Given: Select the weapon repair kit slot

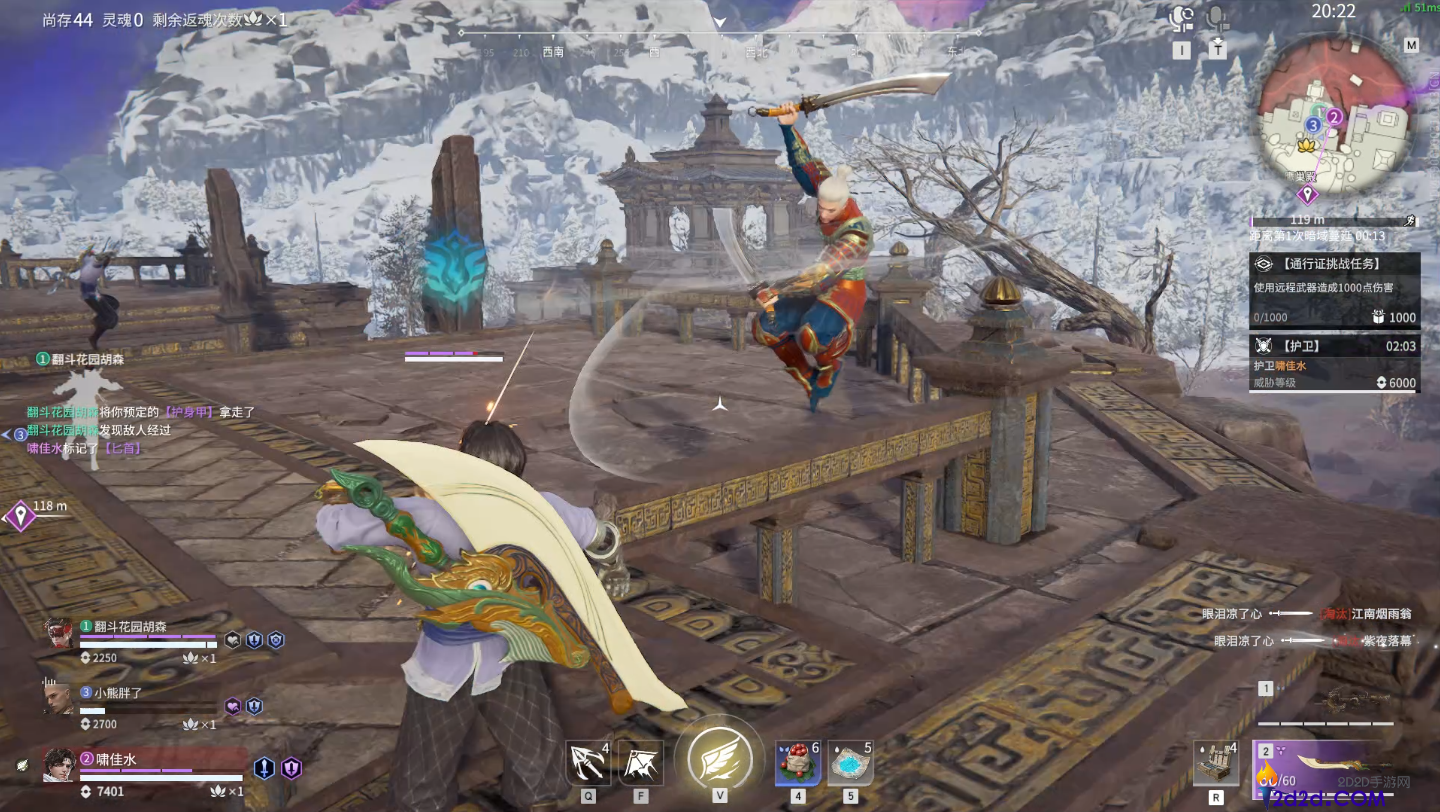Looking at the screenshot, I should [1216, 765].
